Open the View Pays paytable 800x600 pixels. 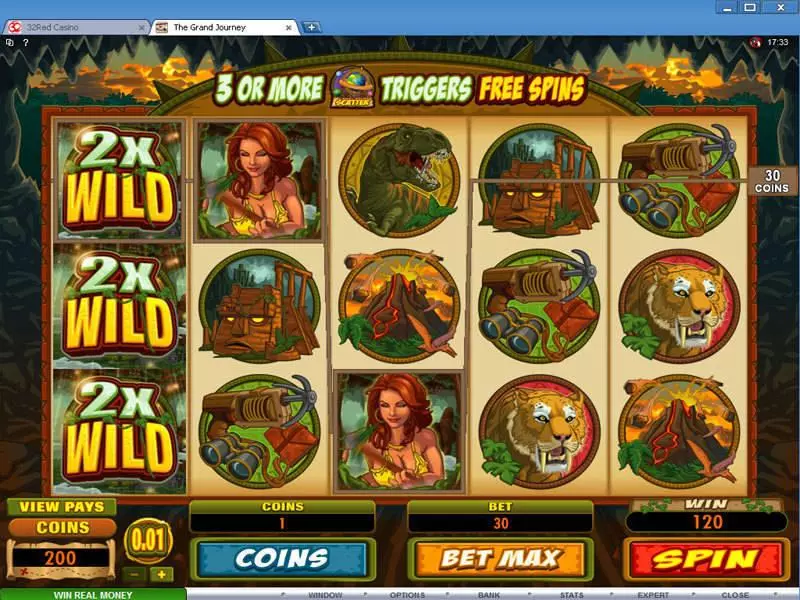62,506
